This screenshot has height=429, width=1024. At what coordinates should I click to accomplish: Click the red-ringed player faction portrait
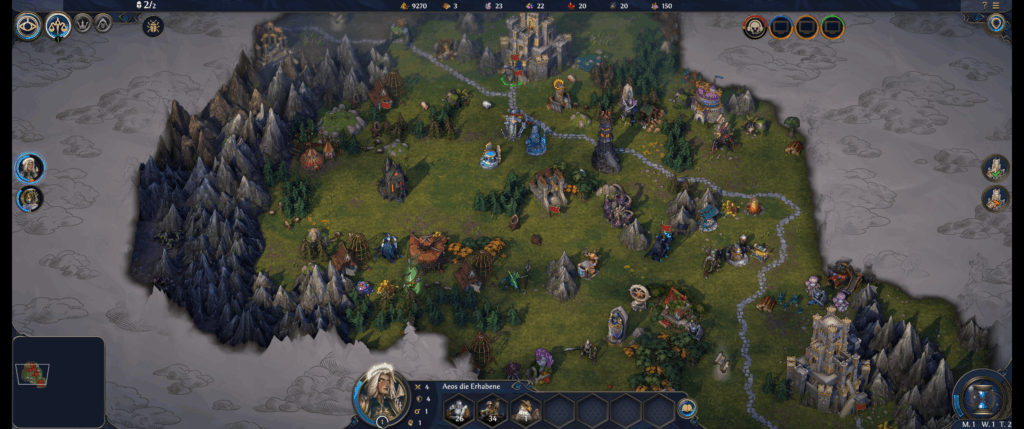click(x=755, y=27)
